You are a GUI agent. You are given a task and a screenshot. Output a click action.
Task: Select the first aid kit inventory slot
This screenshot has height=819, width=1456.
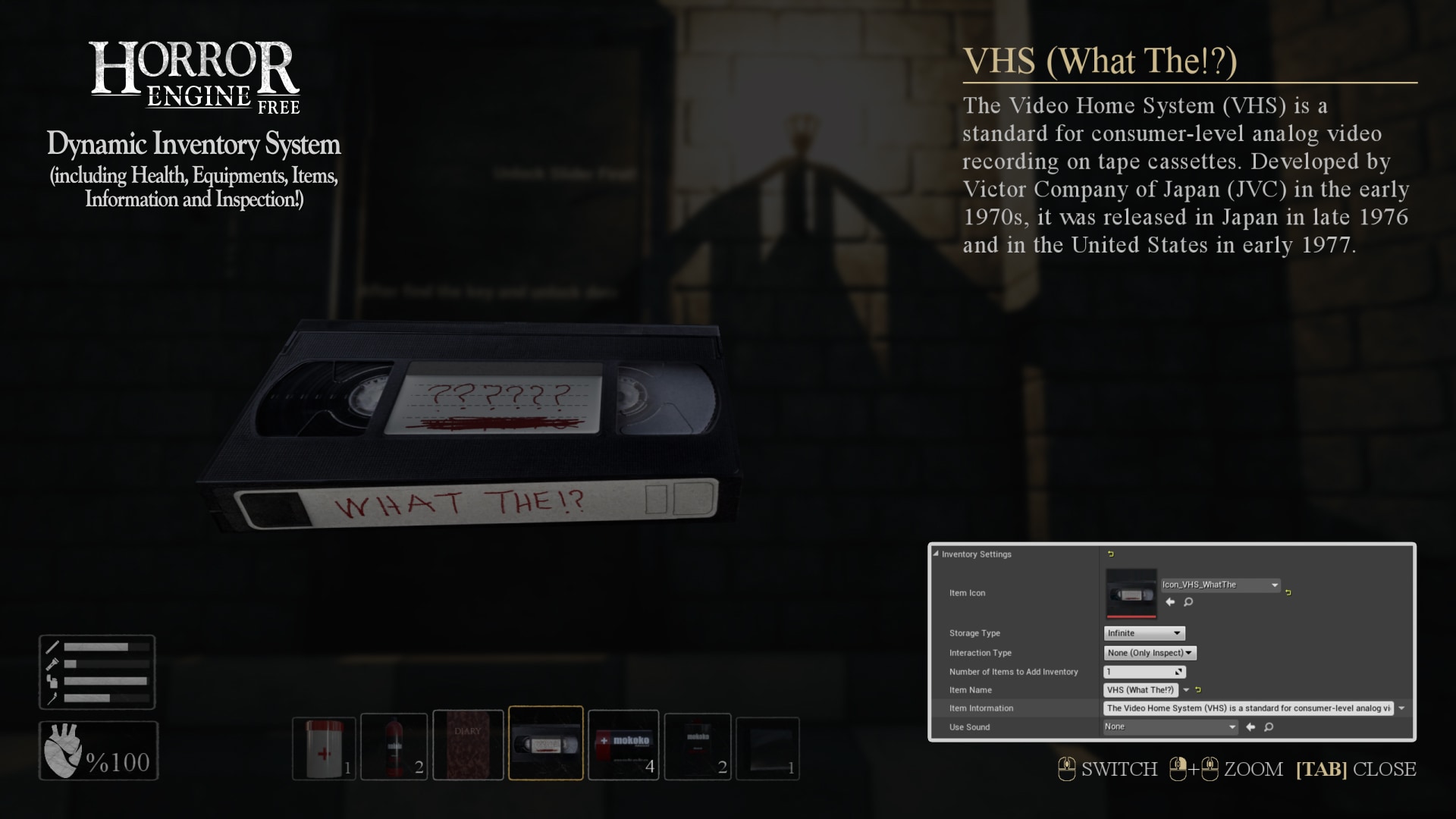click(323, 745)
